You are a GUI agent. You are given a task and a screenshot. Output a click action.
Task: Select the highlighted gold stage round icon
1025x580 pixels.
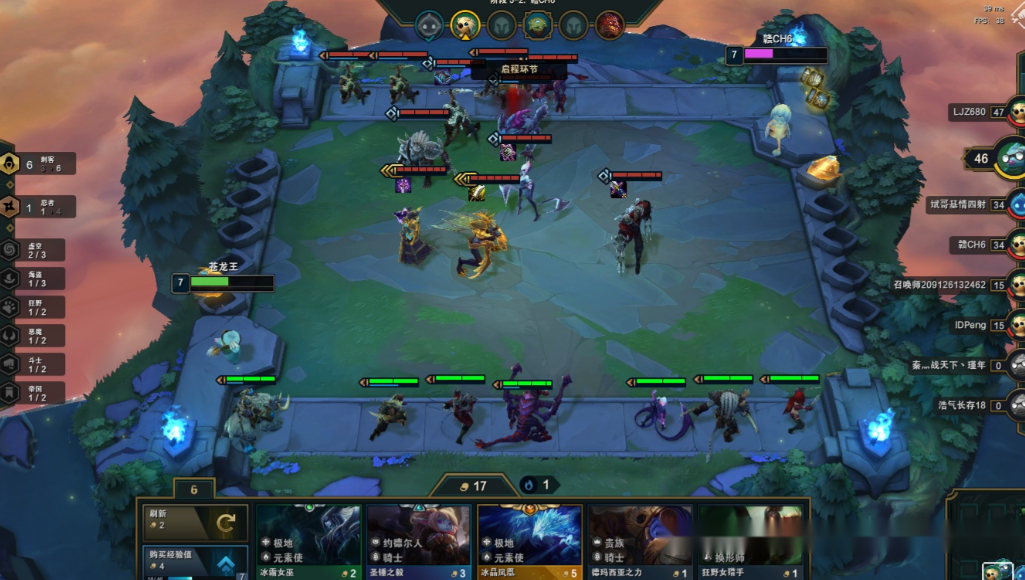463,24
